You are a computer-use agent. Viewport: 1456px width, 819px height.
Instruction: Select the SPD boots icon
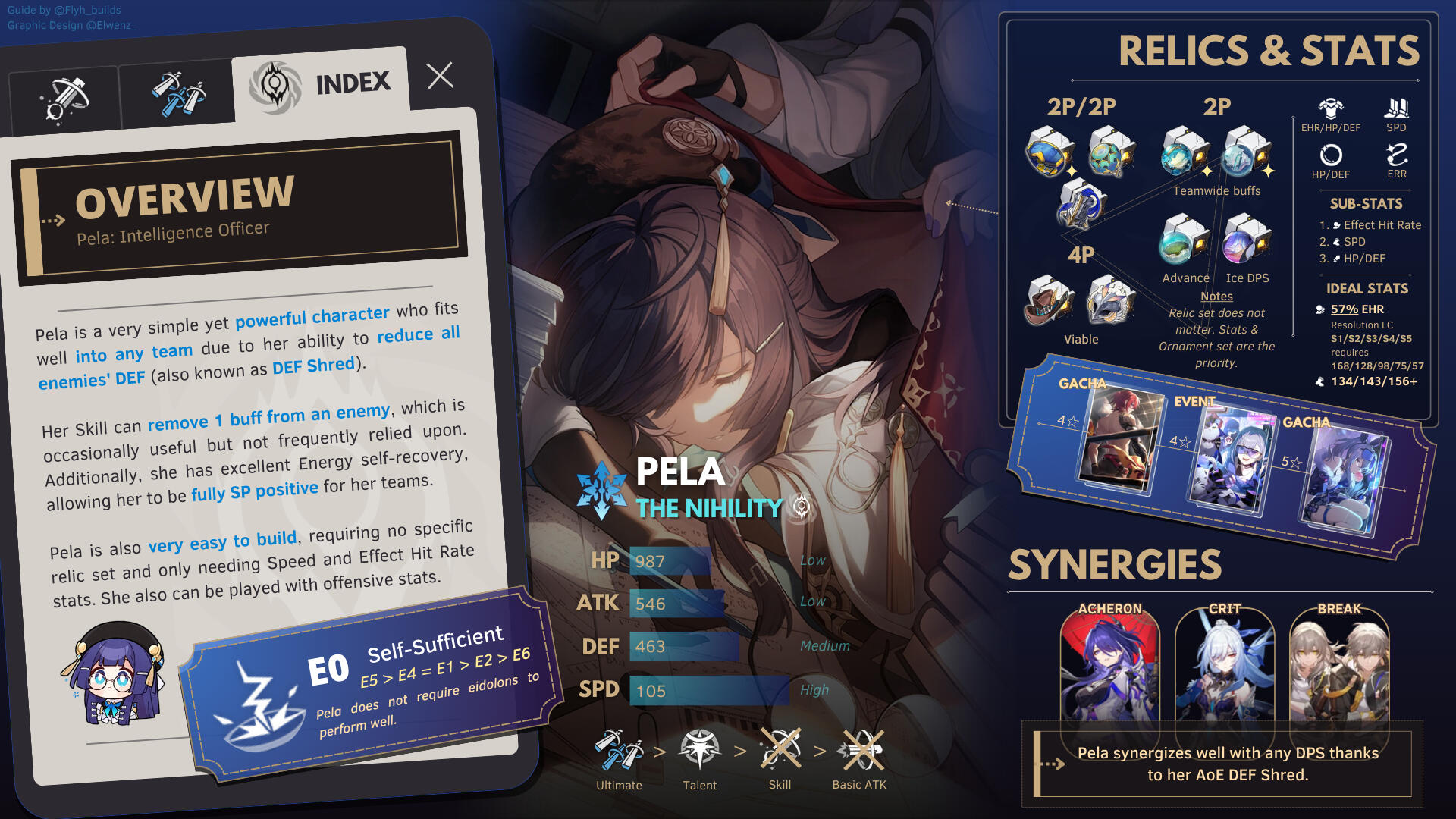(x=1396, y=108)
